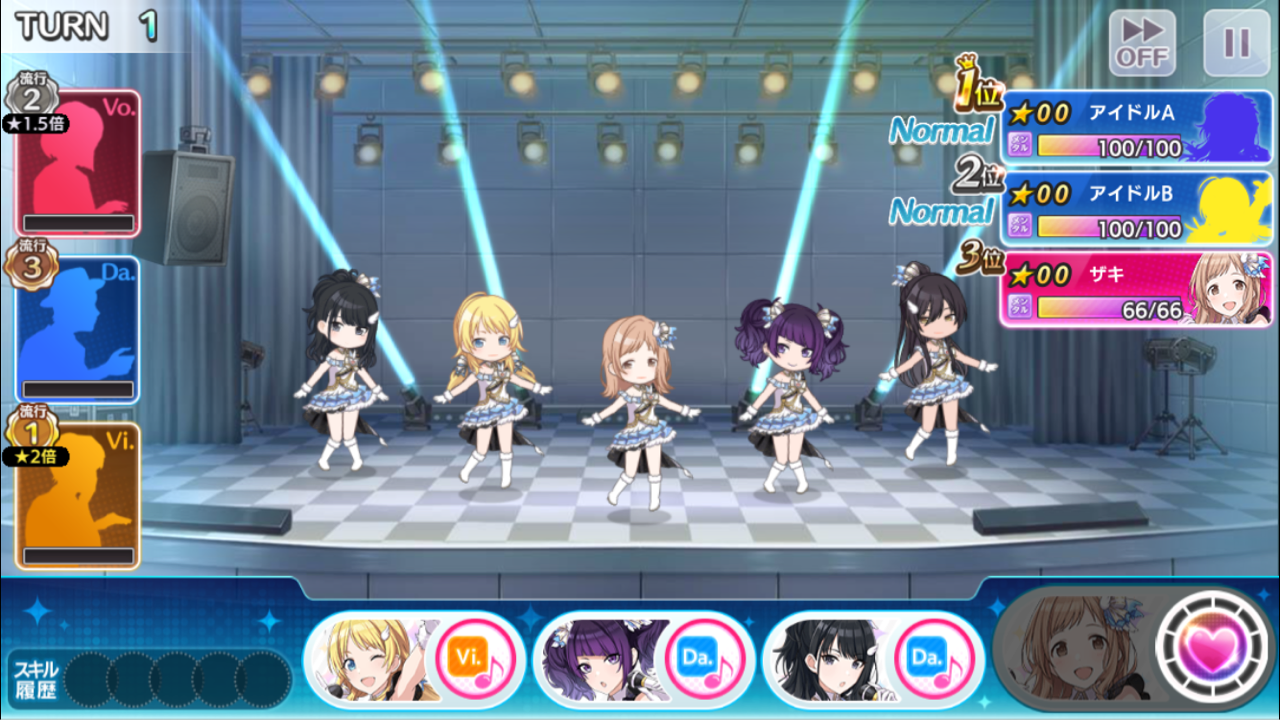Viewport: 1280px width, 720px height.
Task: Select the blue Da. trend card
Action: coord(77,330)
